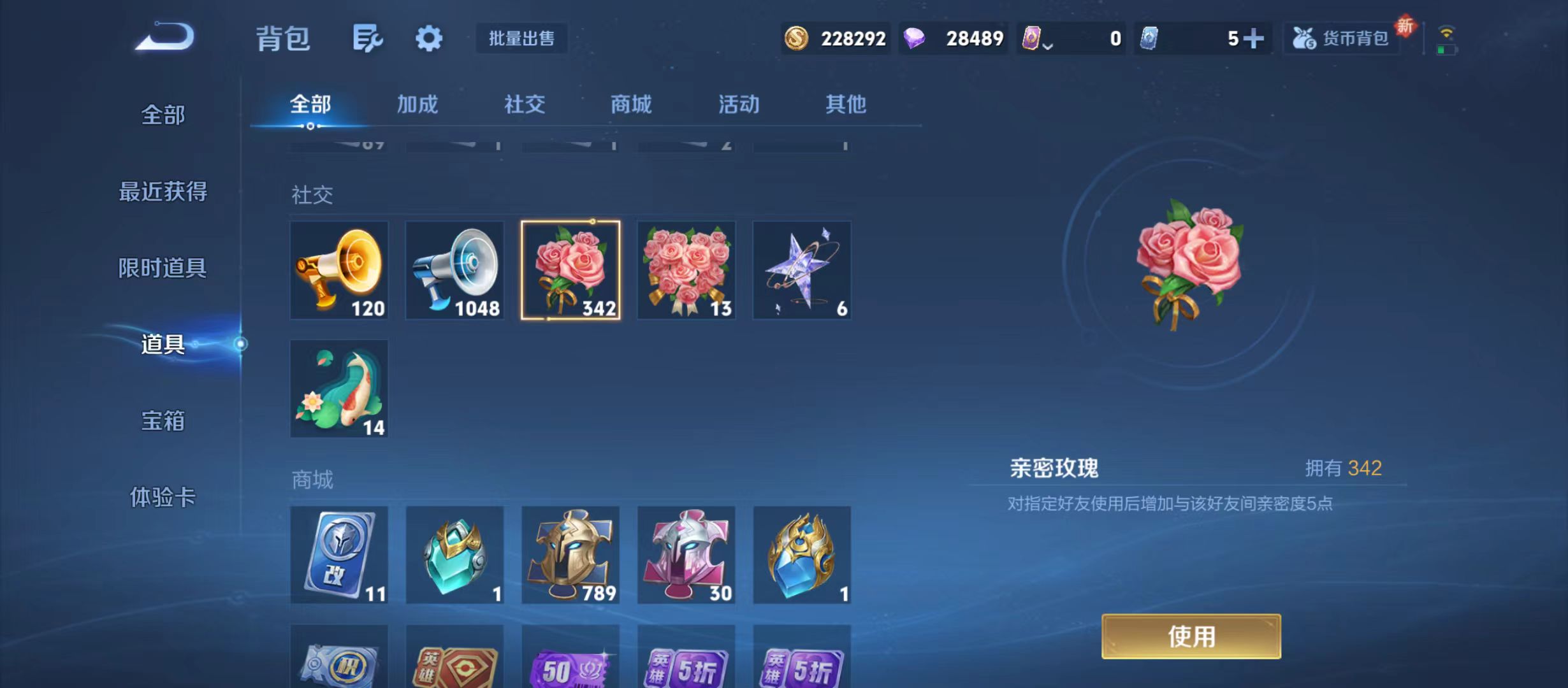Click the purple diamond currency icon
This screenshot has height=688, width=1568.
point(914,38)
